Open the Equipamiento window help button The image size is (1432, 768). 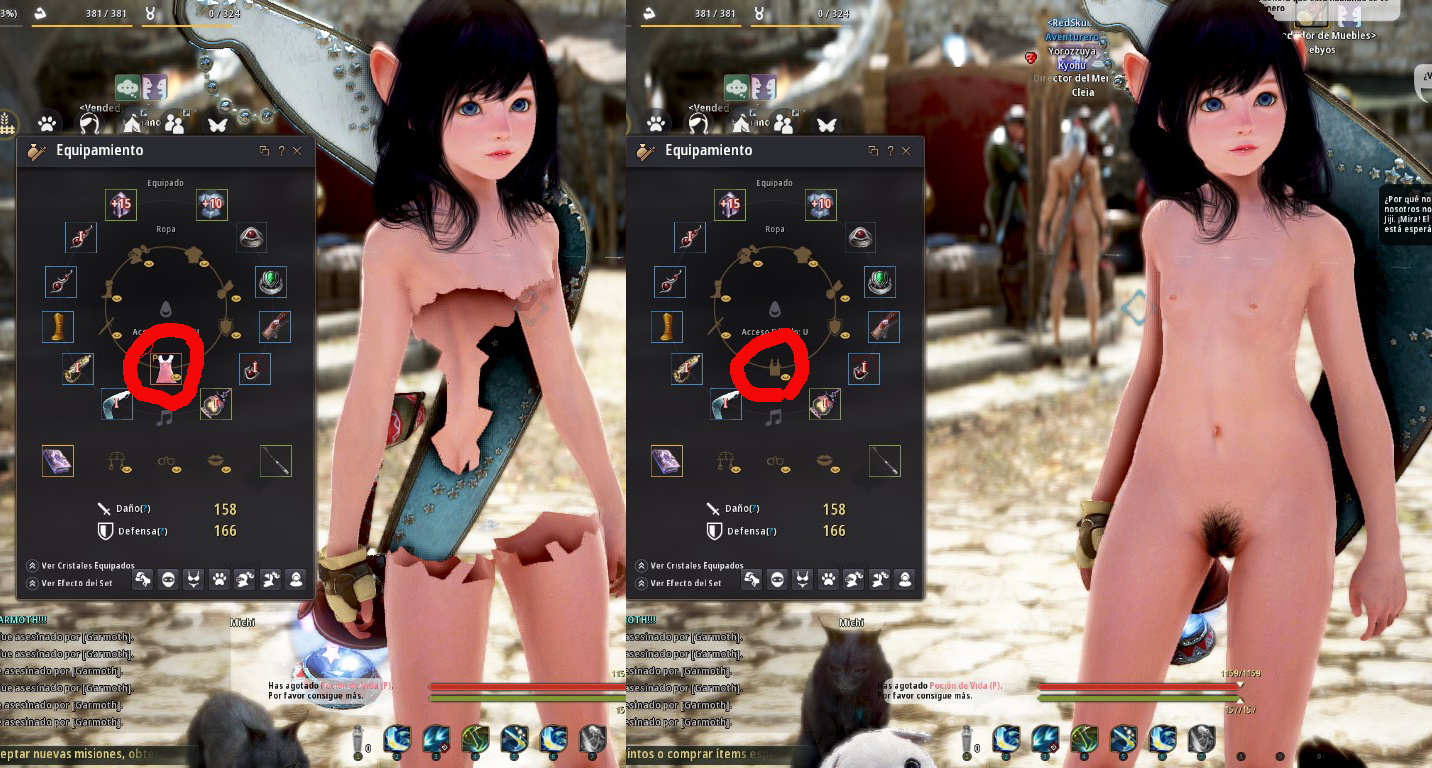coord(281,150)
